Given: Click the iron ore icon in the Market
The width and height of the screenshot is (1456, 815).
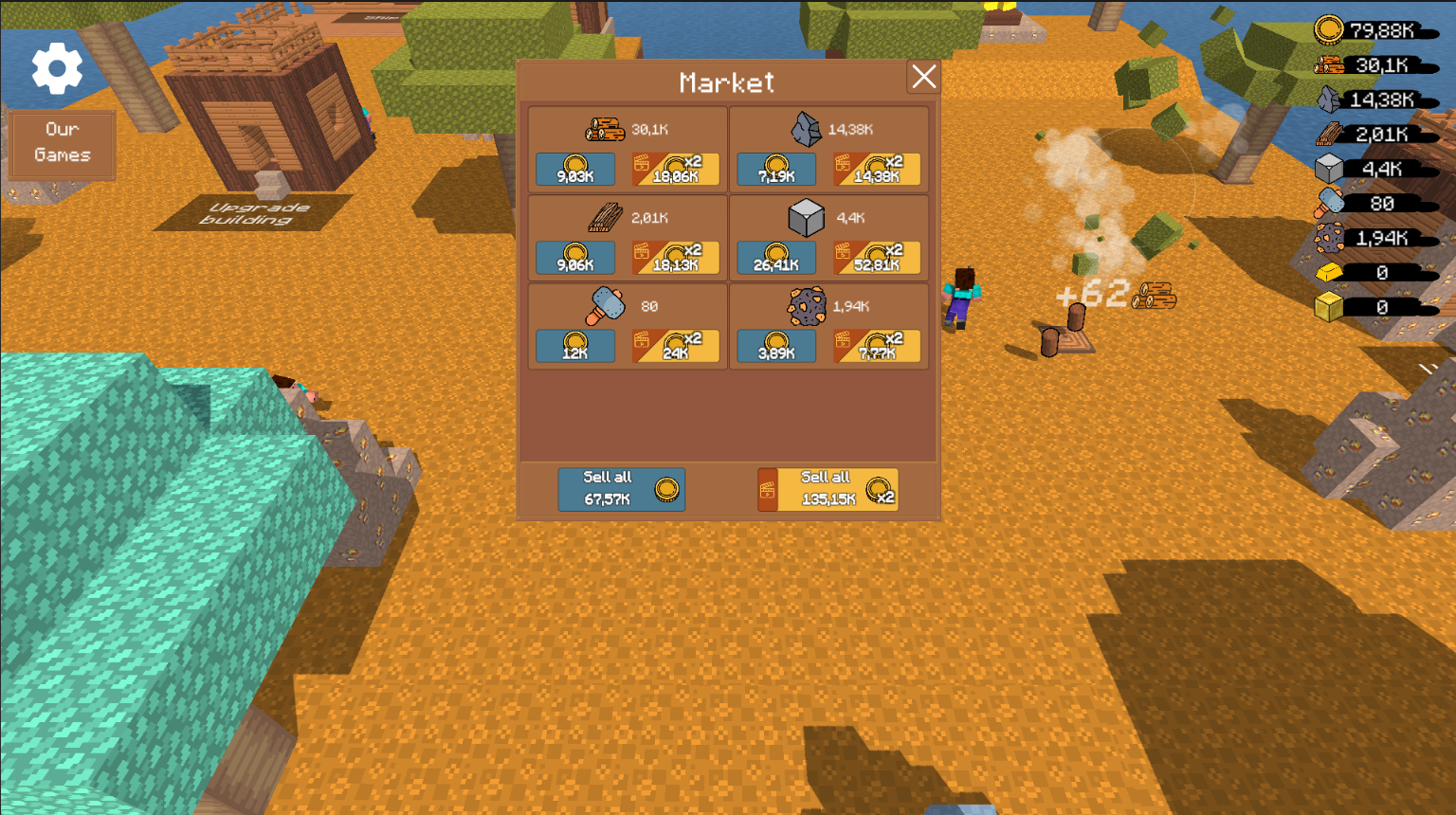Looking at the screenshot, I should pos(807,307).
